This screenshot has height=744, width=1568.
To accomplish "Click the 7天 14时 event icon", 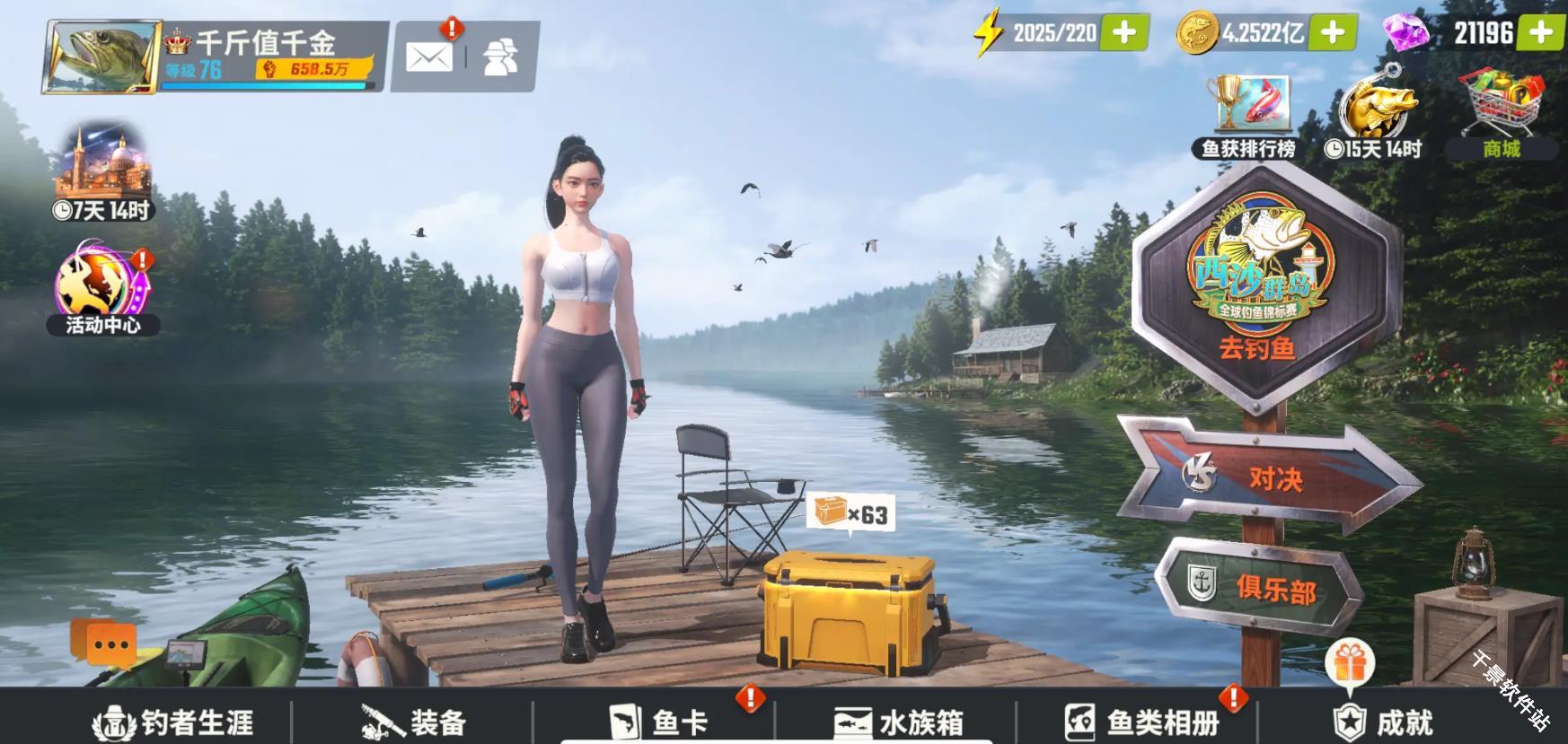I will [x=101, y=175].
